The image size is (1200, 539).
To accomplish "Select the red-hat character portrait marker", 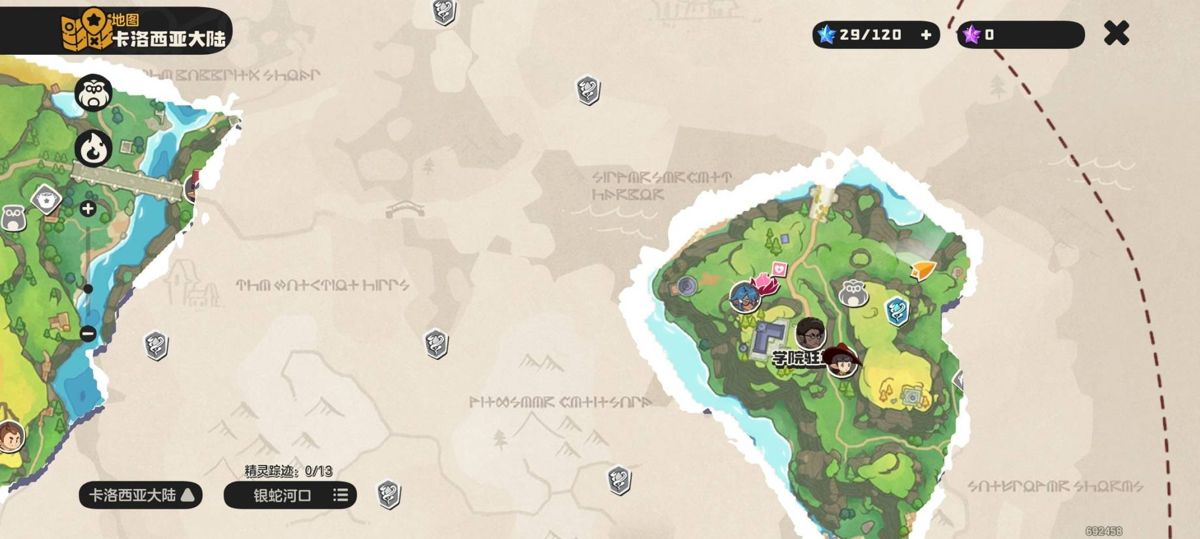I will [x=844, y=360].
